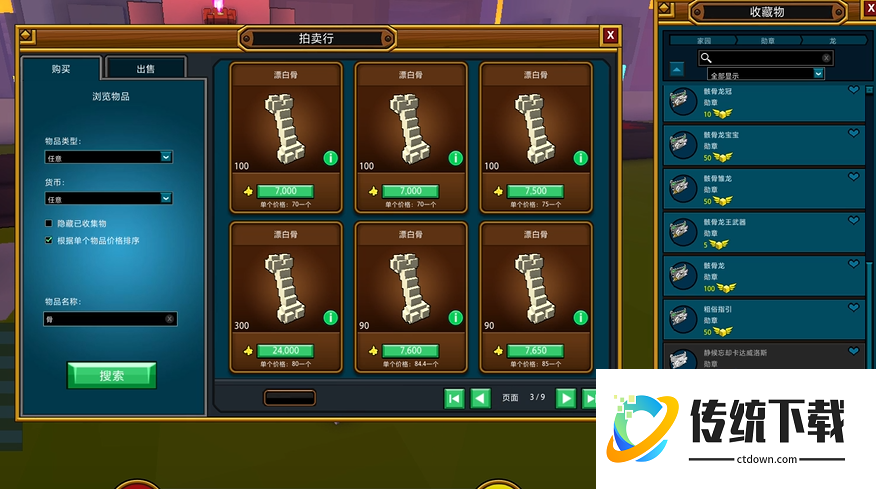Screen dimensions: 876x489
Task: Open the 勋章 breadcrumb in 收藏物
Action: point(767,41)
